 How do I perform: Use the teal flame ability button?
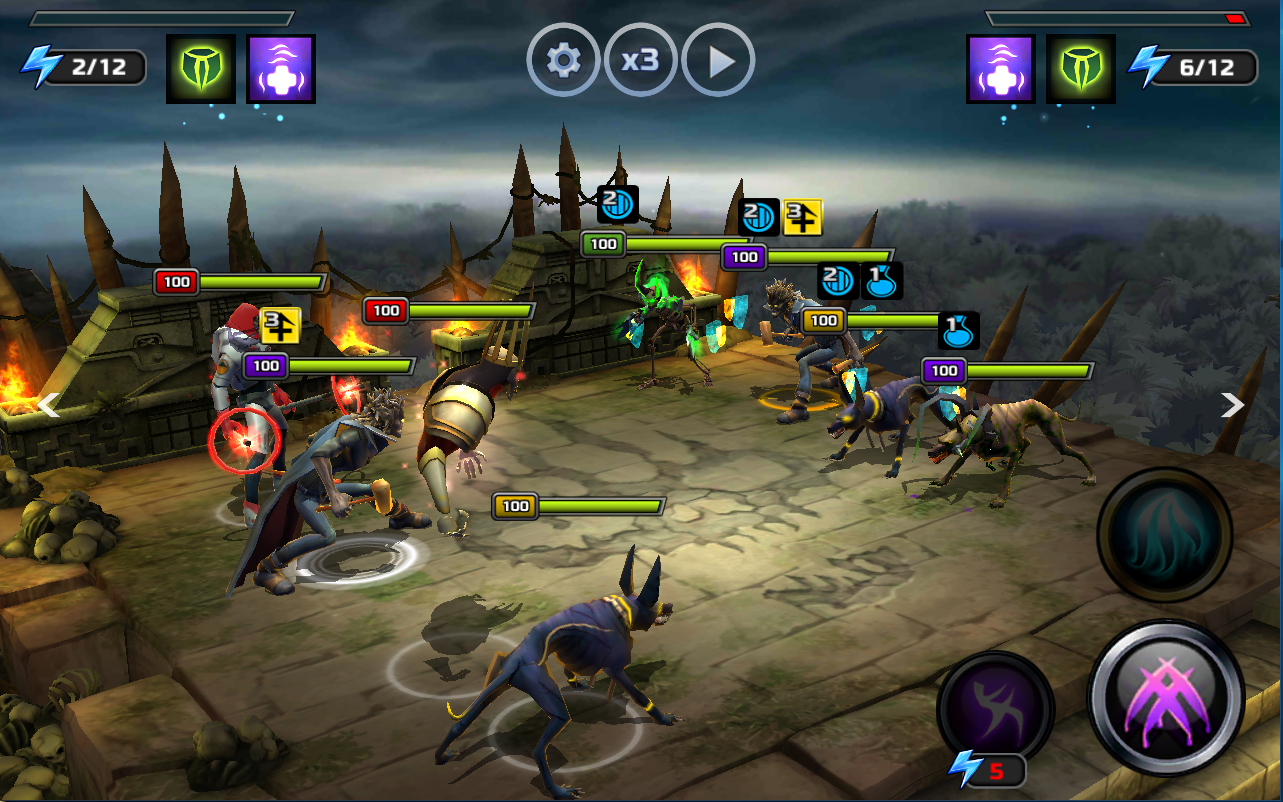[1164, 535]
